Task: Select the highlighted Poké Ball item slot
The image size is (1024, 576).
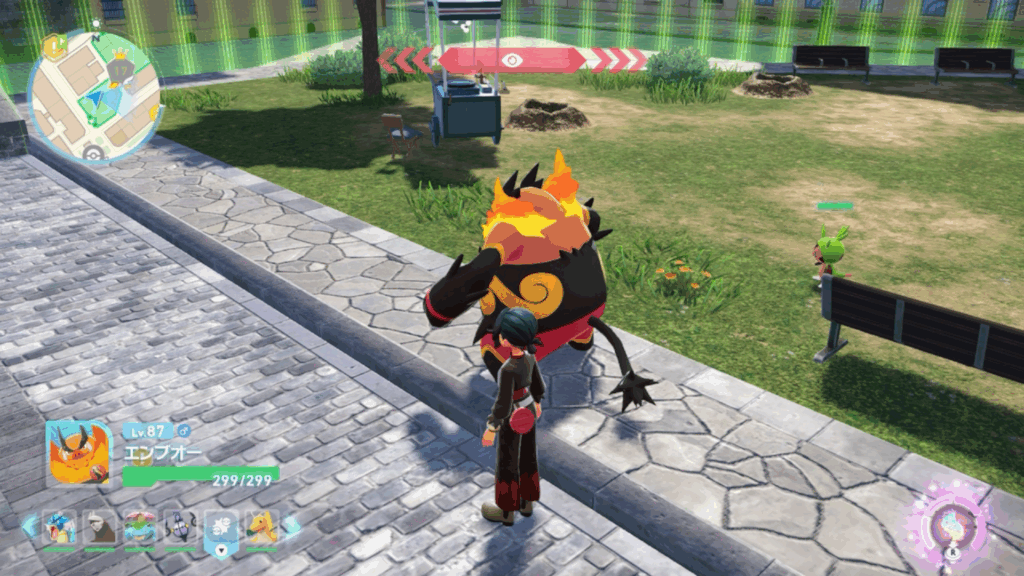Action: point(221,531)
